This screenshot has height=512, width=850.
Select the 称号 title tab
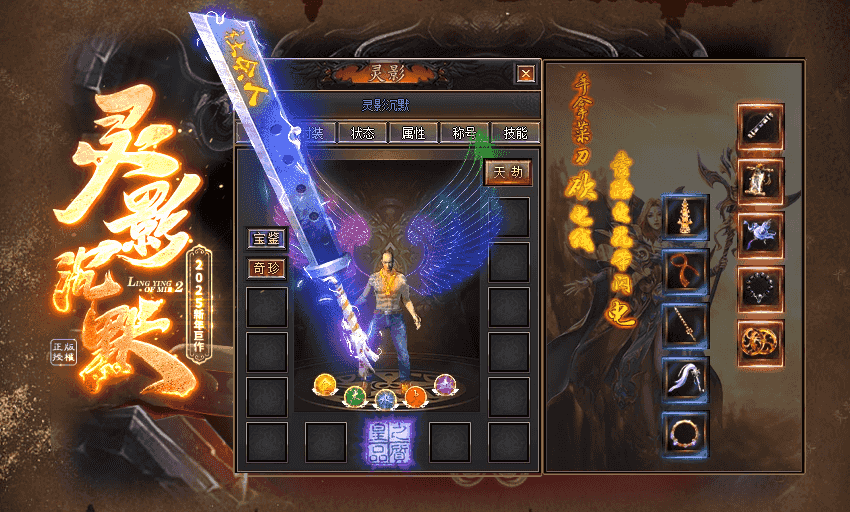tap(464, 133)
